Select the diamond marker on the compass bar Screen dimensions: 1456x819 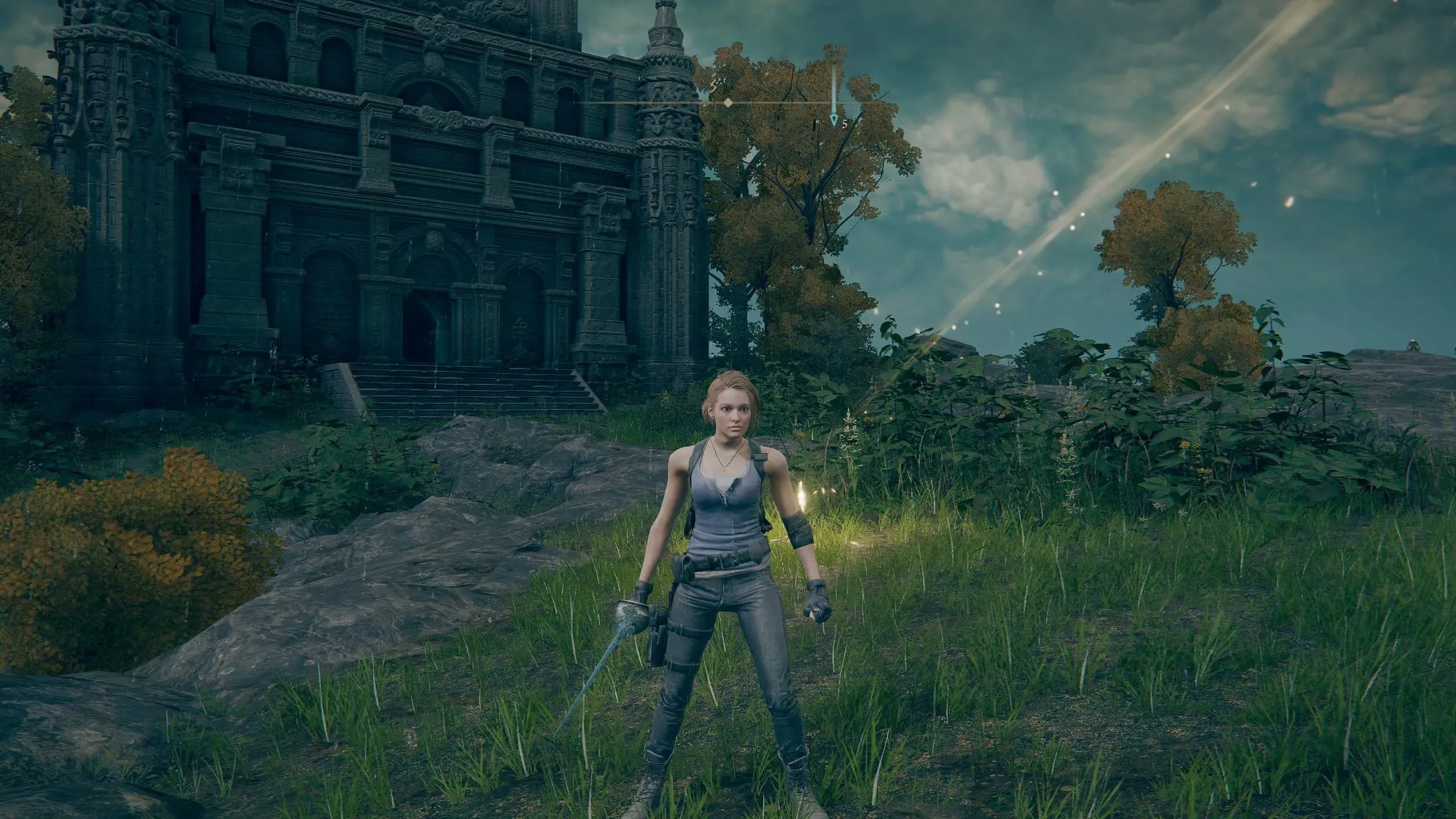[727, 103]
